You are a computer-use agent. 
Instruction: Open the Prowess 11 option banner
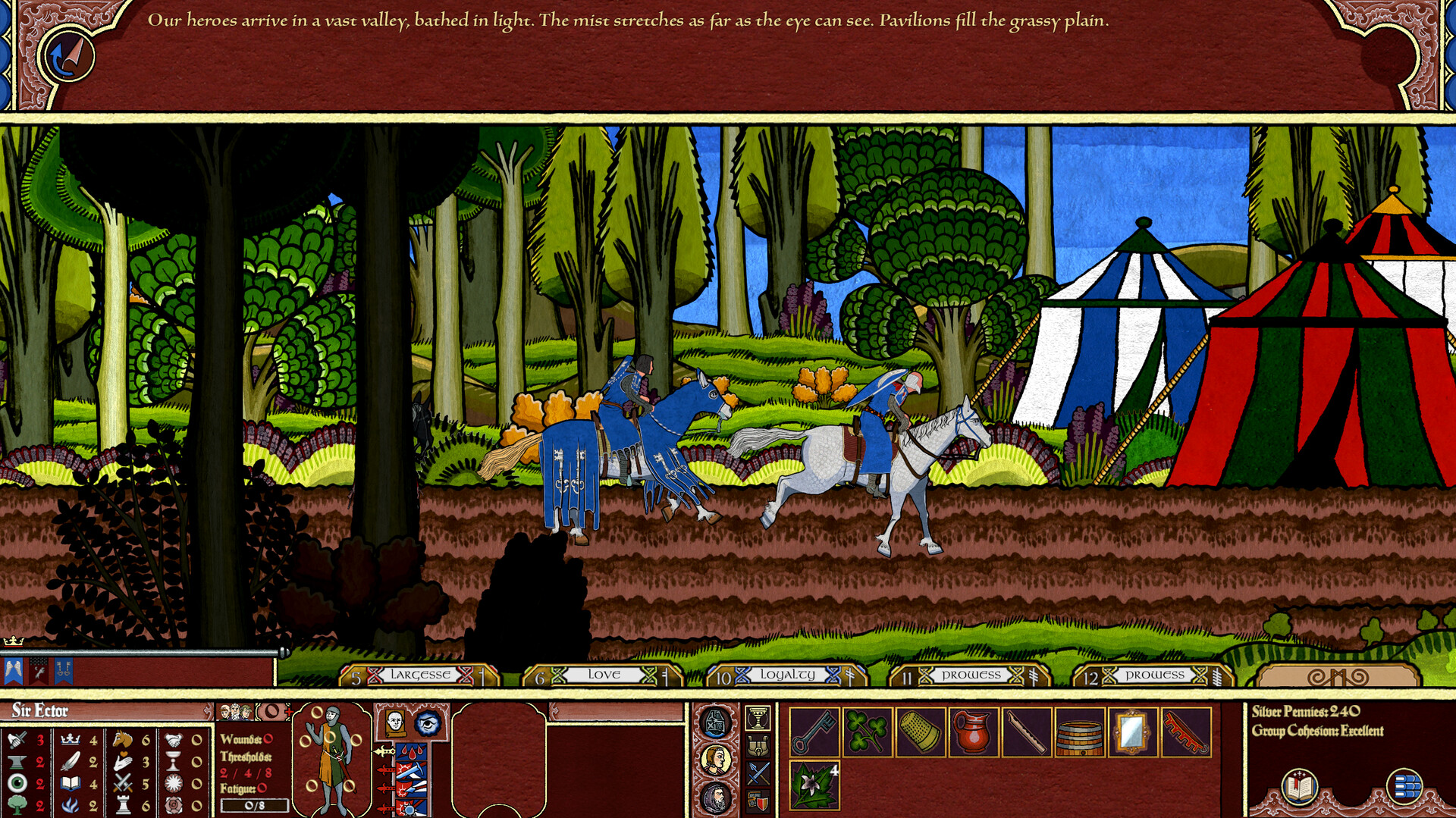[969, 674]
